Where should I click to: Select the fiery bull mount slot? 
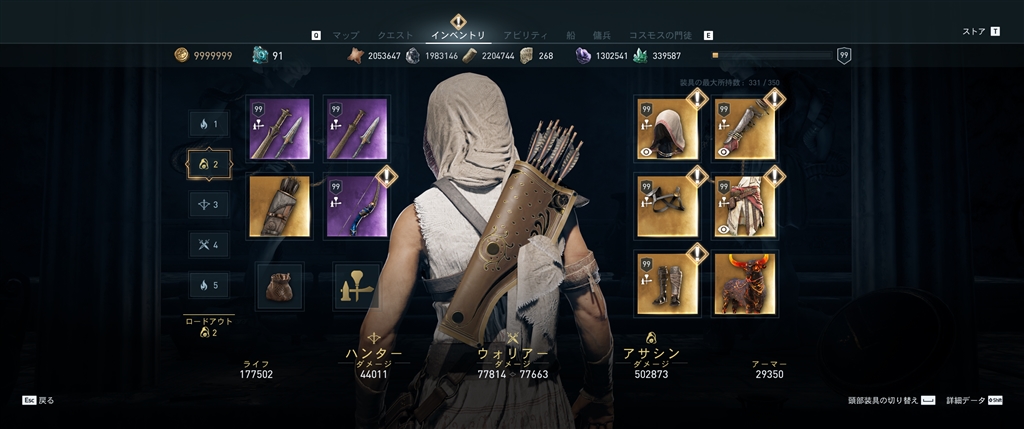pyautogui.click(x=745, y=284)
